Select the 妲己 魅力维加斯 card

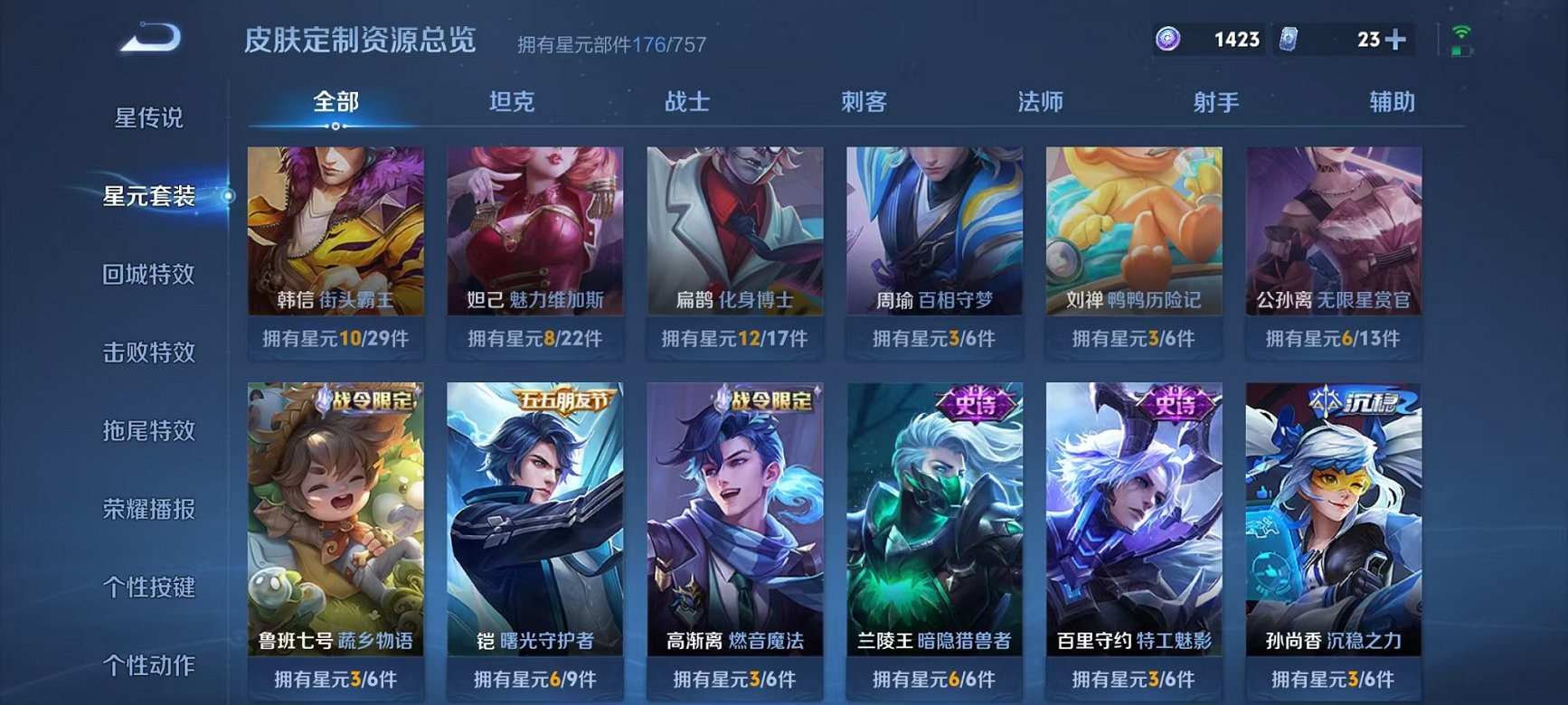[536, 230]
